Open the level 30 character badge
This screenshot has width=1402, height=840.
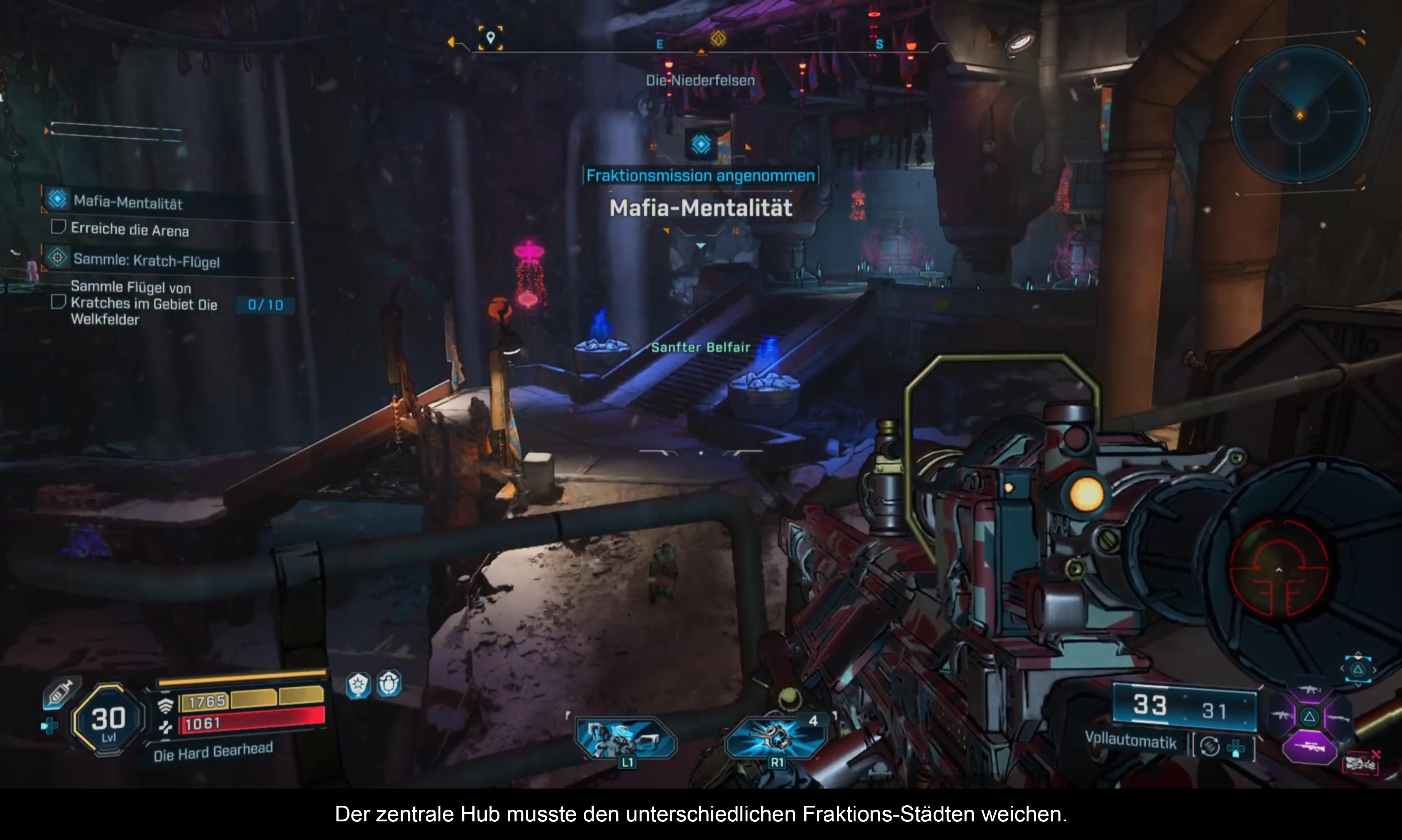[108, 720]
